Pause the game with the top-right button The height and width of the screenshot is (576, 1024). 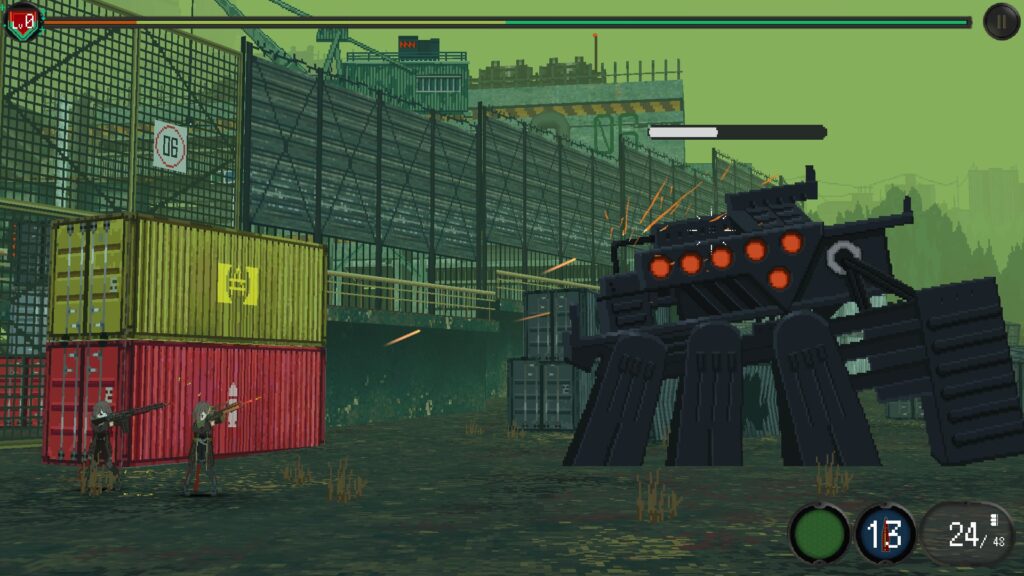[x=1001, y=21]
